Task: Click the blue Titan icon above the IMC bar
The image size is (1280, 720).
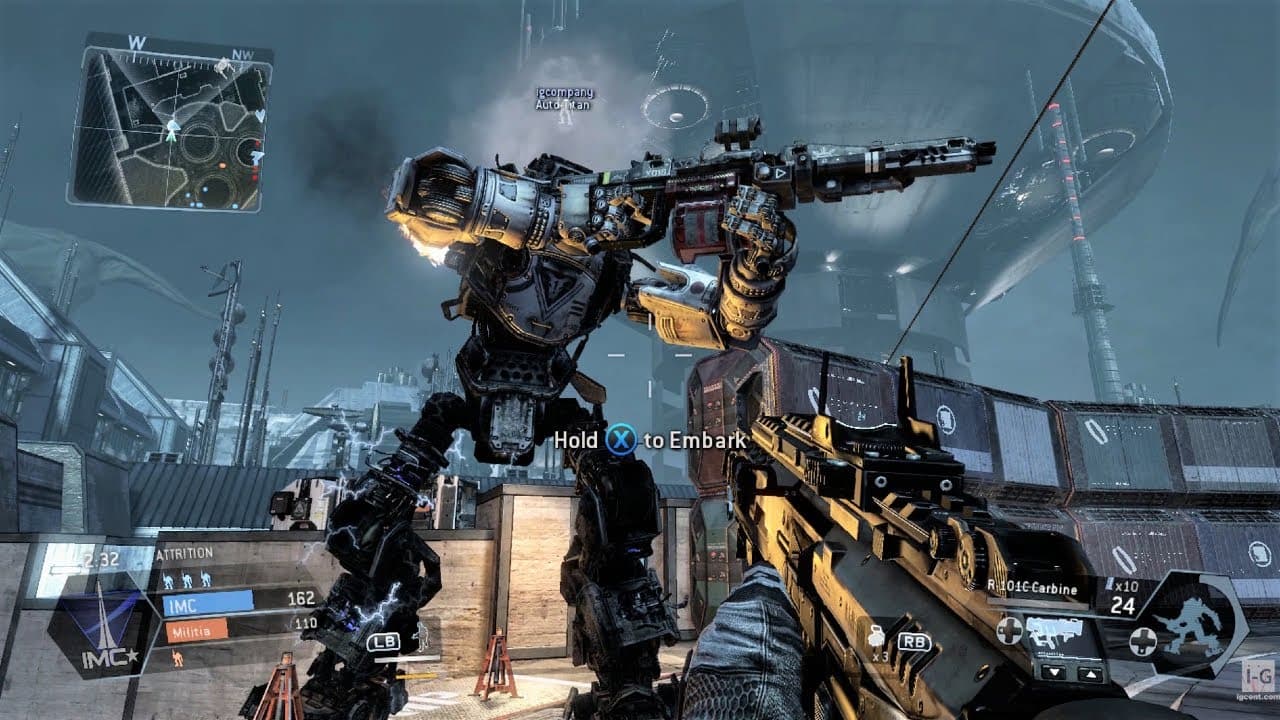Action: pos(186,580)
